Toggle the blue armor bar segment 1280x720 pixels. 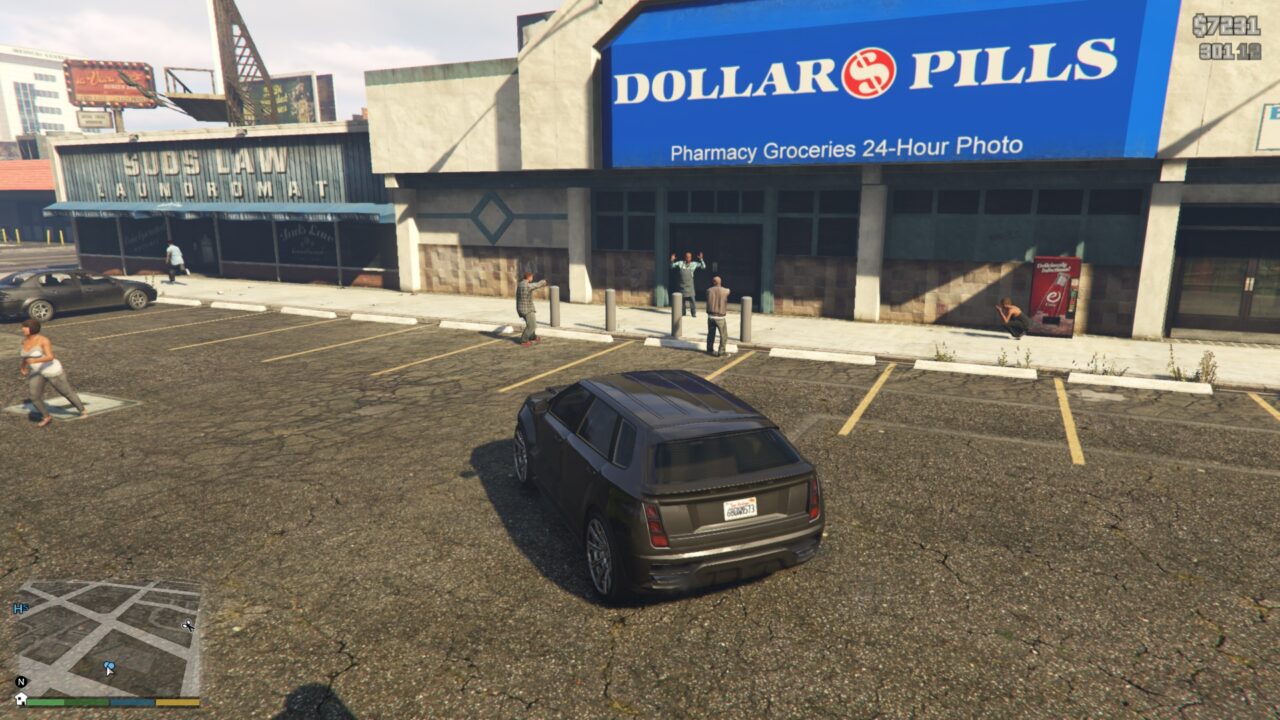pos(131,701)
